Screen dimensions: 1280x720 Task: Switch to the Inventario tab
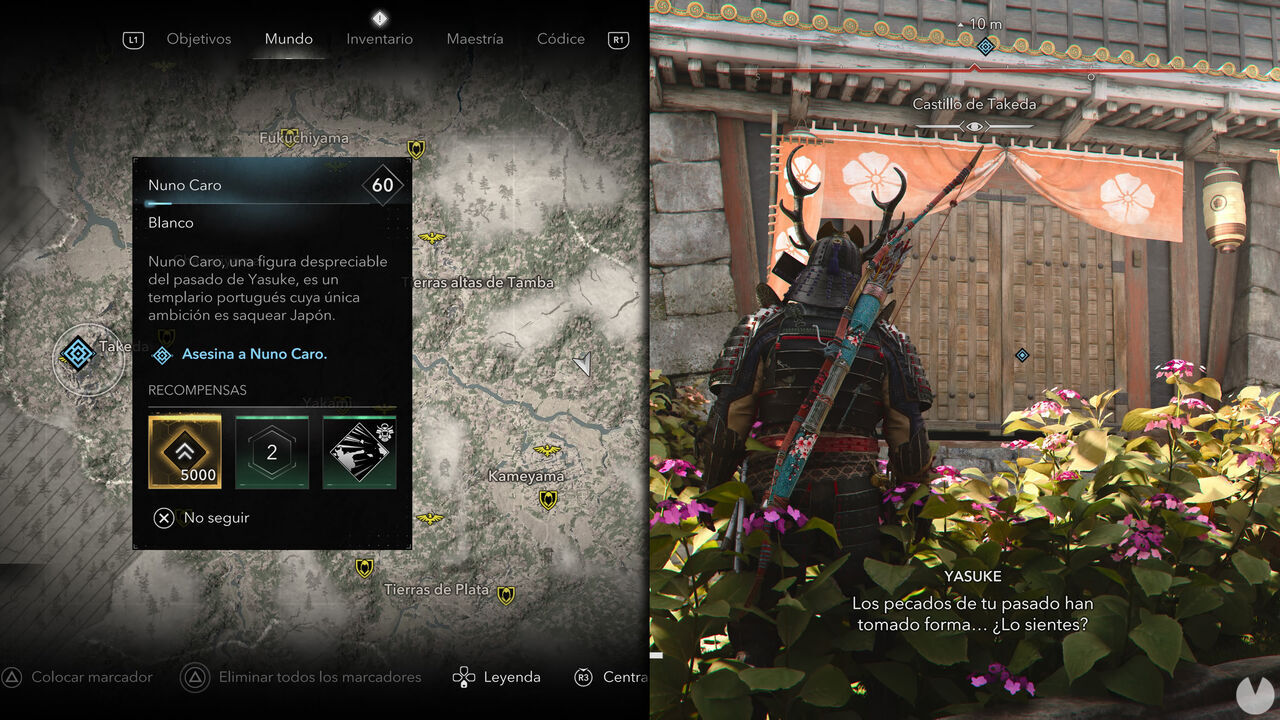(379, 39)
